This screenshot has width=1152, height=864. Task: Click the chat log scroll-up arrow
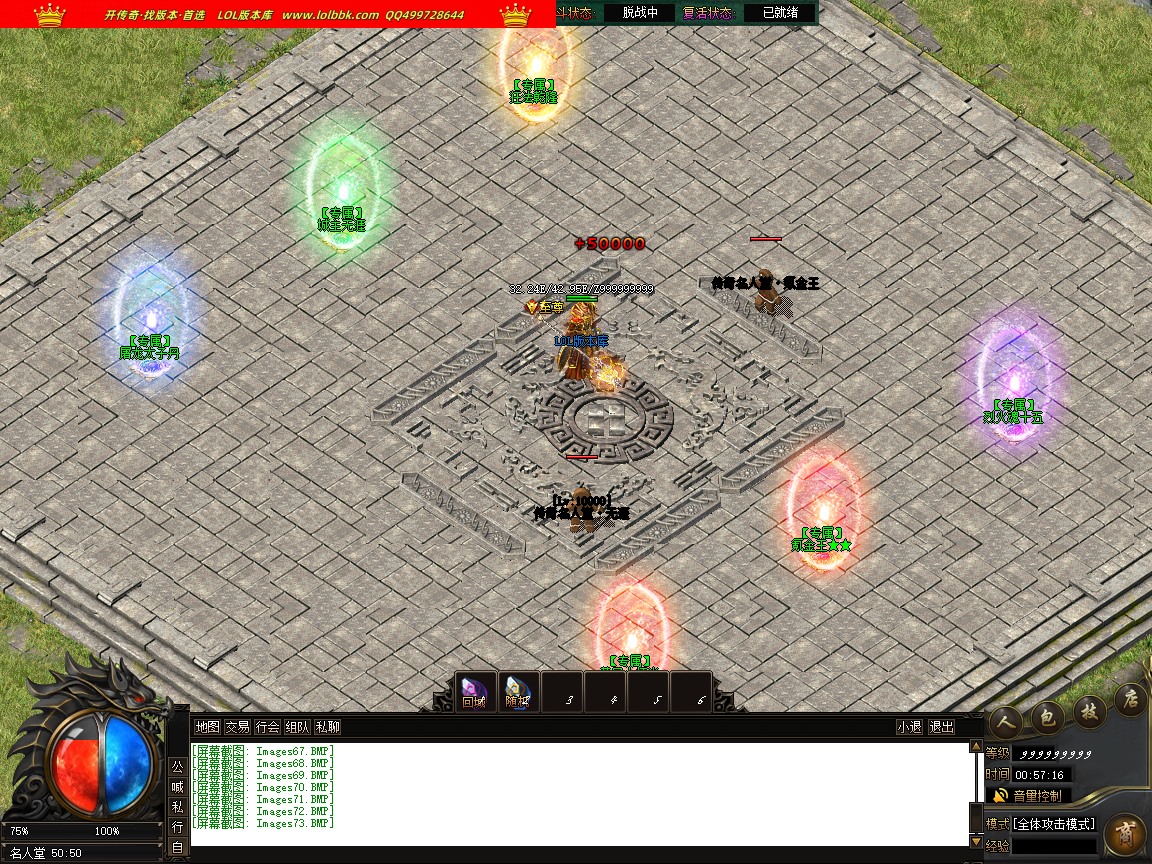coord(976,747)
